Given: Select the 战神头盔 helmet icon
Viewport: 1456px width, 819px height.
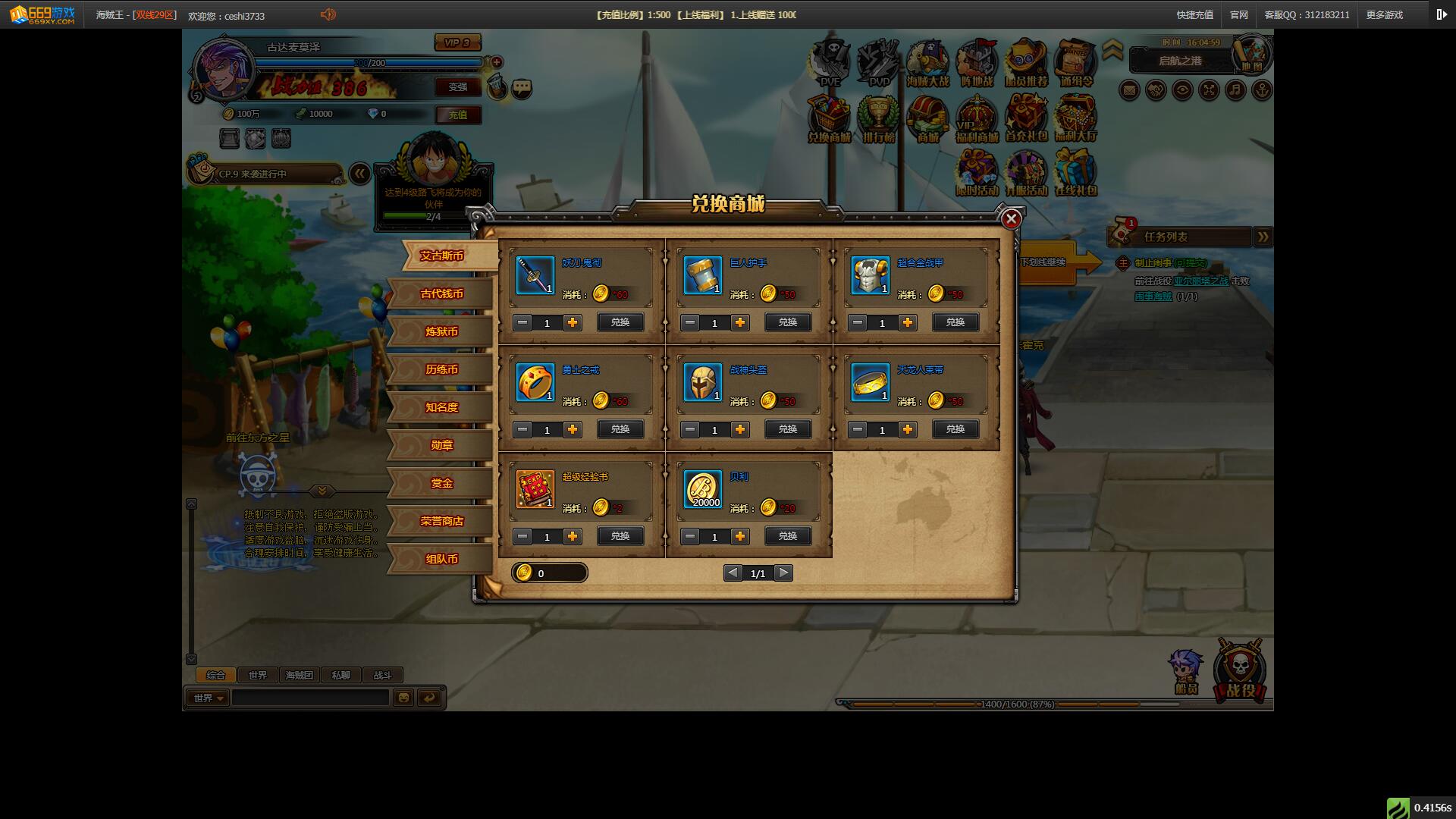Looking at the screenshot, I should point(702,381).
